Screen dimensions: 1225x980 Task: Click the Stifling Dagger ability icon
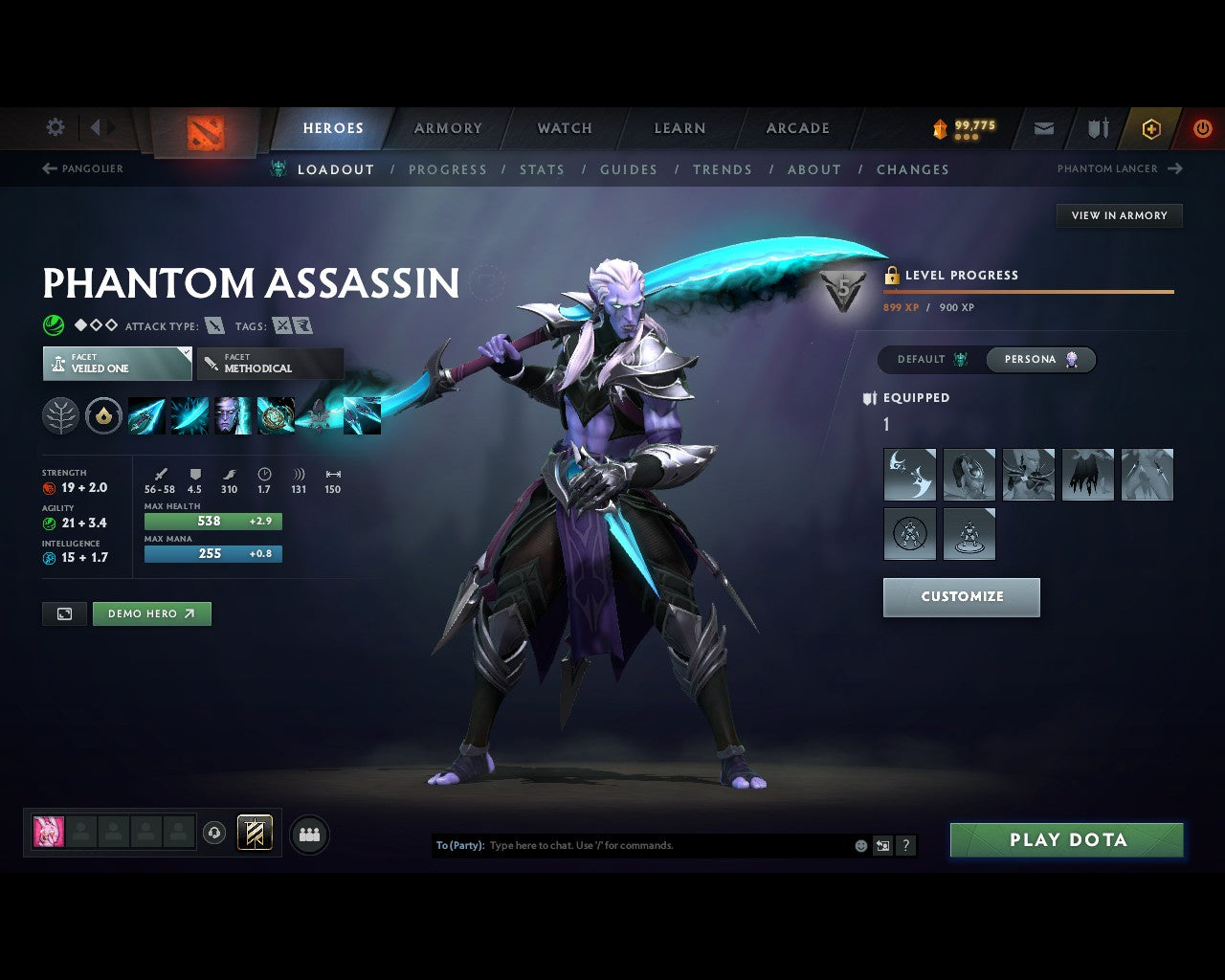pos(147,415)
